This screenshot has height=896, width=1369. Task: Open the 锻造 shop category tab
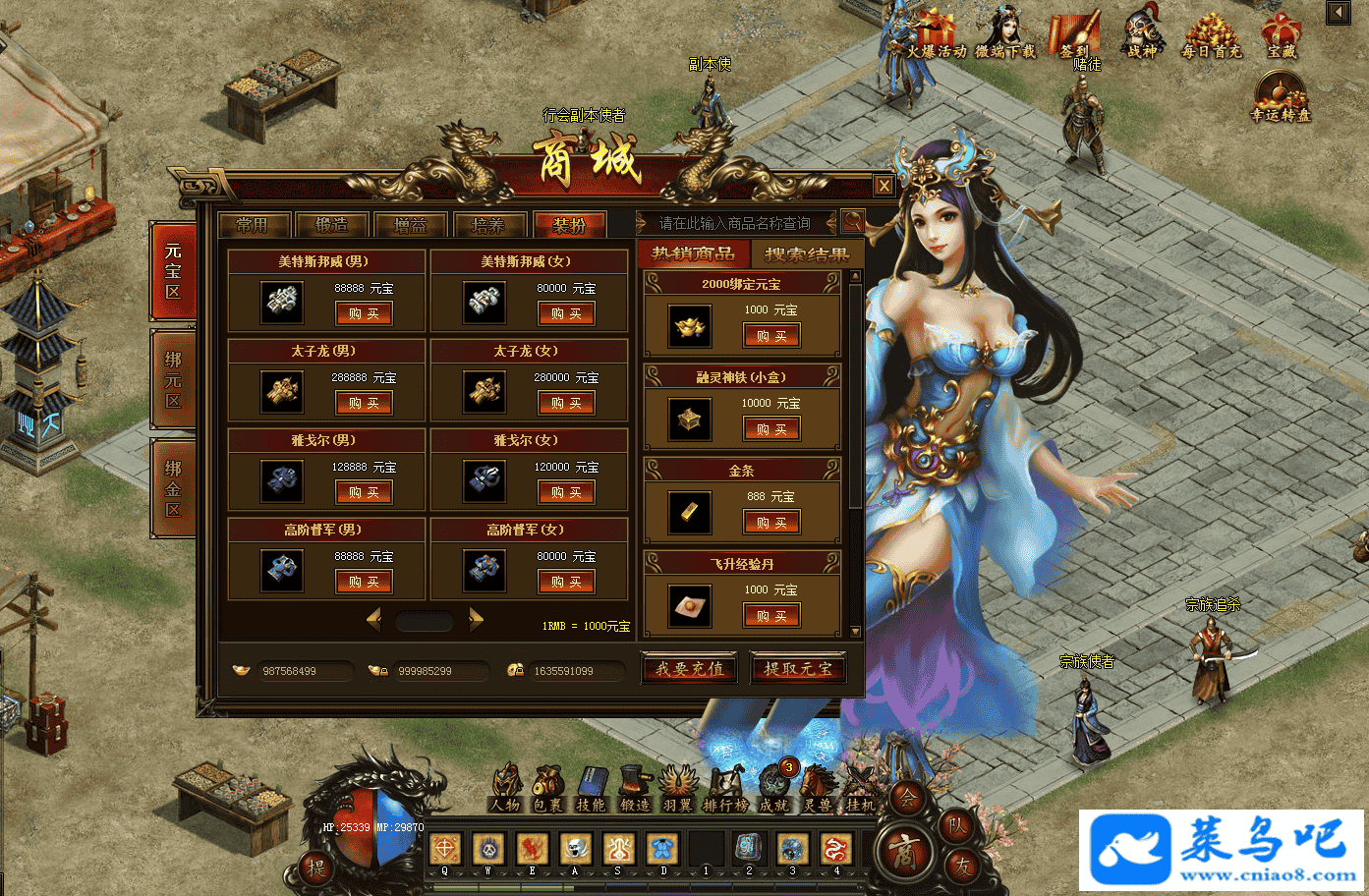(332, 225)
